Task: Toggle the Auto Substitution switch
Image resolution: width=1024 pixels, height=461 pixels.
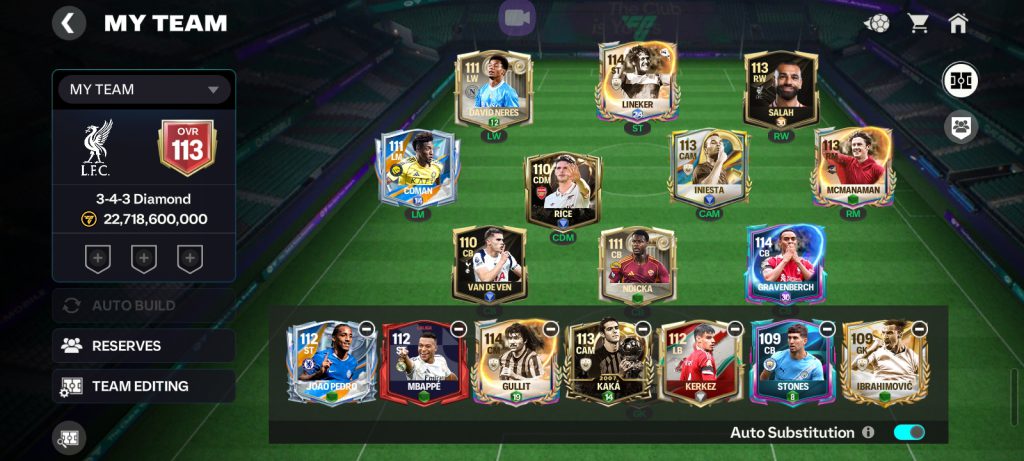Action: tap(909, 432)
